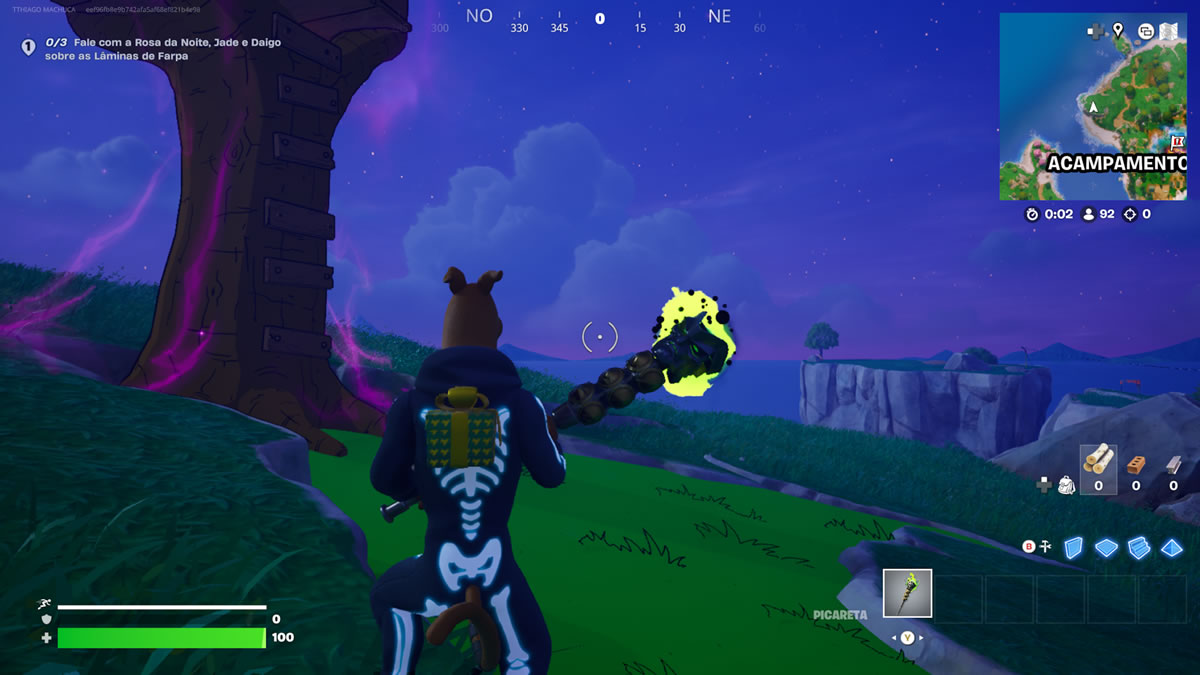The image size is (1200, 675).
Task: Select the wood material slot
Action: pyautogui.click(x=1098, y=464)
